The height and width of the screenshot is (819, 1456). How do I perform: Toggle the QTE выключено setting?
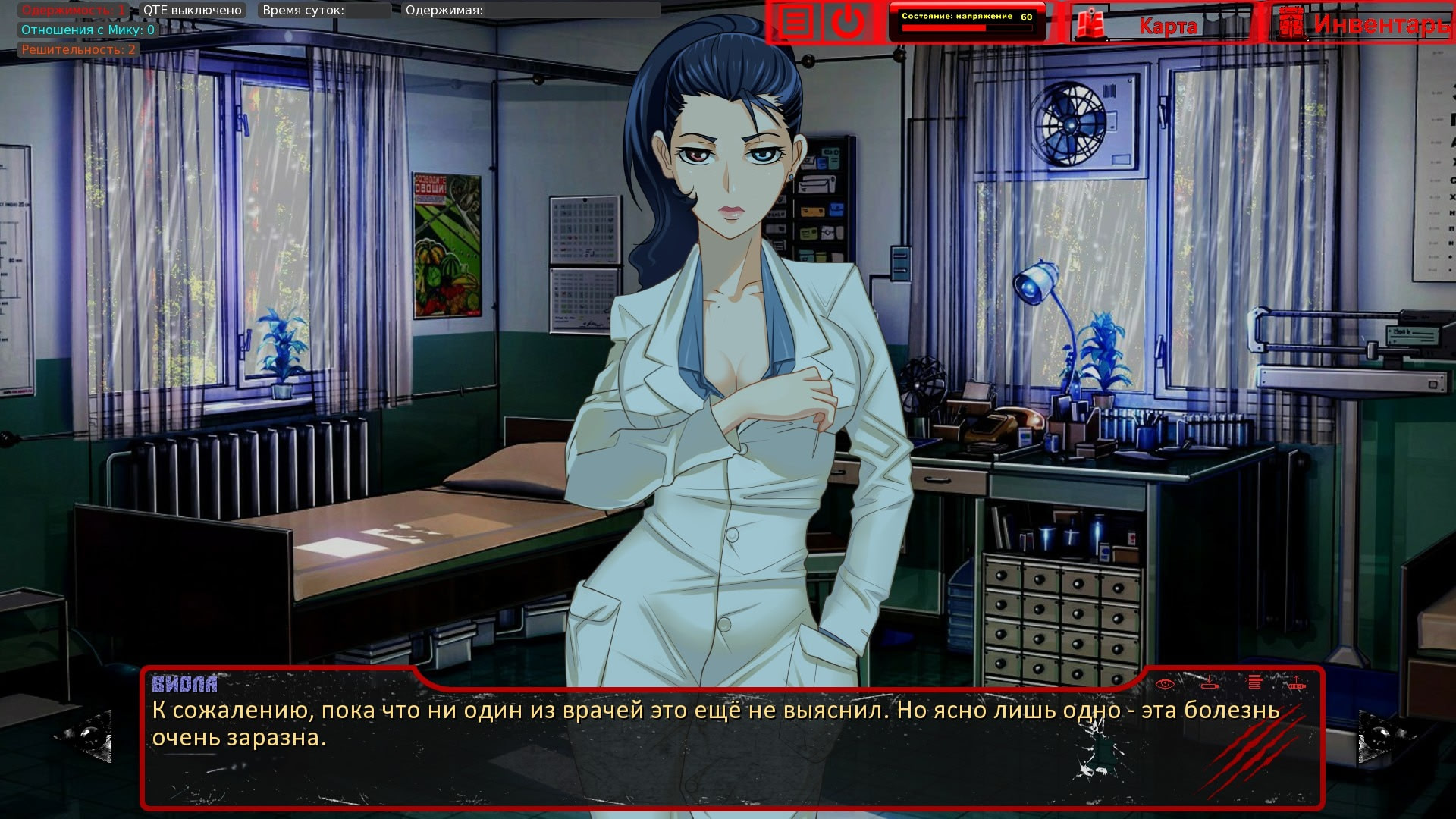click(x=193, y=11)
